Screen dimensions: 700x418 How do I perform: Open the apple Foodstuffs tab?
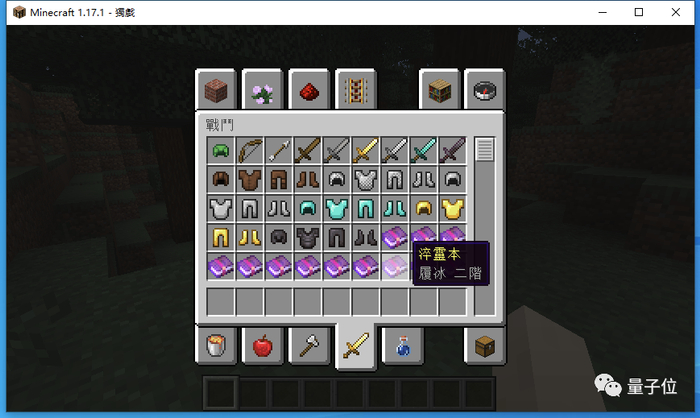click(263, 346)
